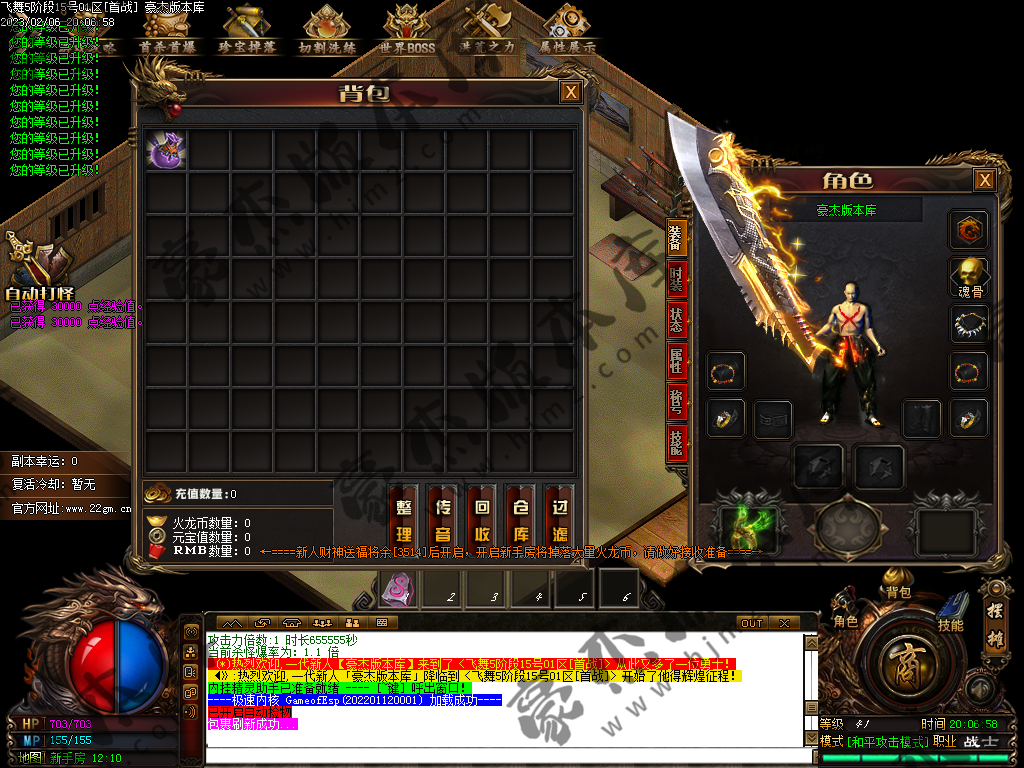Click the OUT button above the chat
Screen dimensions: 1024x768
[751, 623]
